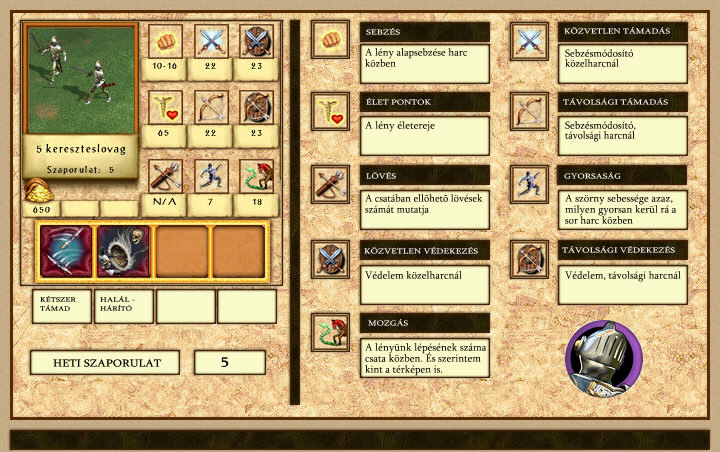Click the icon beside the Gyorsaság heading
720x452 pixels.
(x=528, y=184)
